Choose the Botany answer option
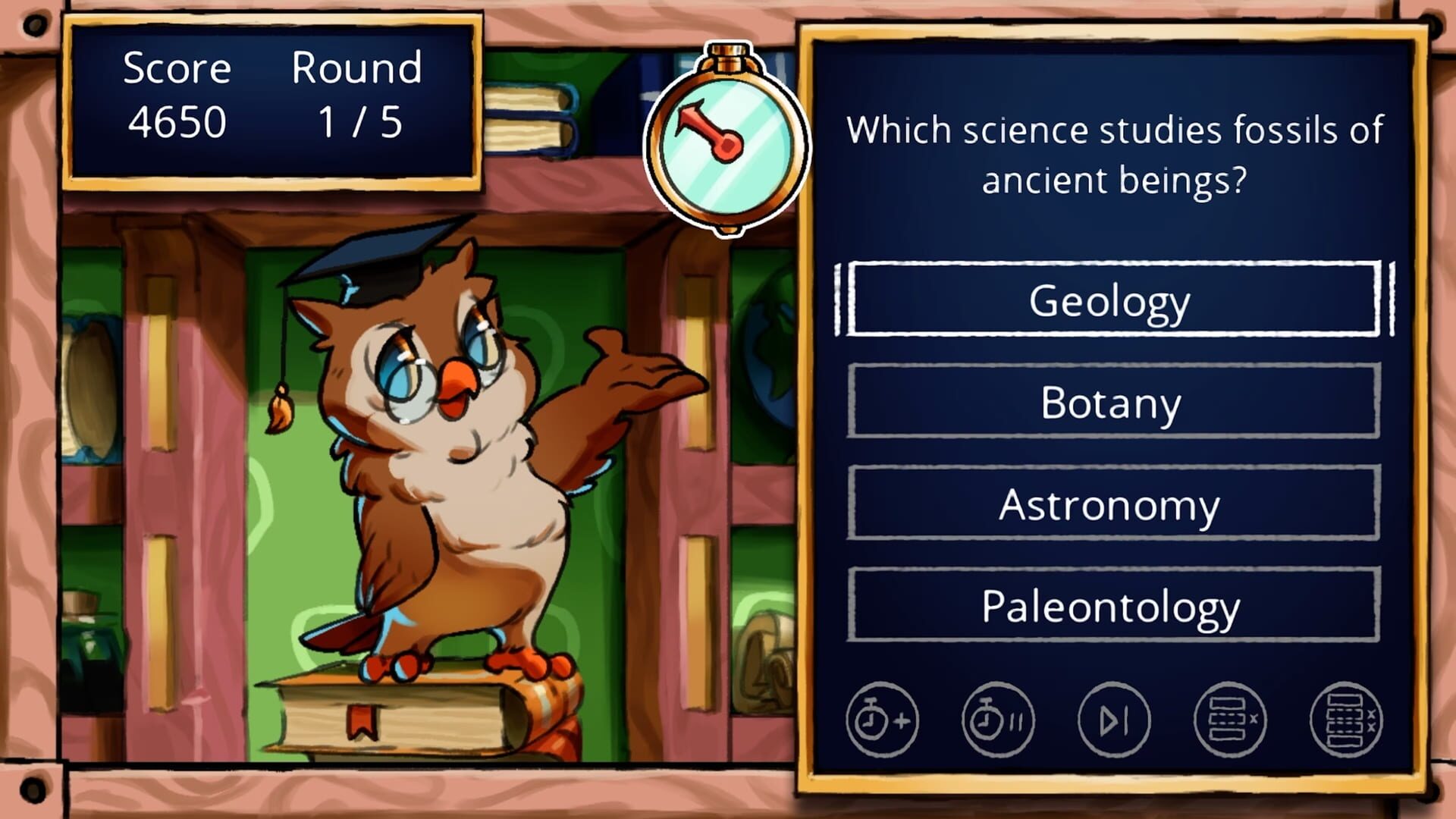The width and height of the screenshot is (1456, 819). pyautogui.click(x=1112, y=402)
